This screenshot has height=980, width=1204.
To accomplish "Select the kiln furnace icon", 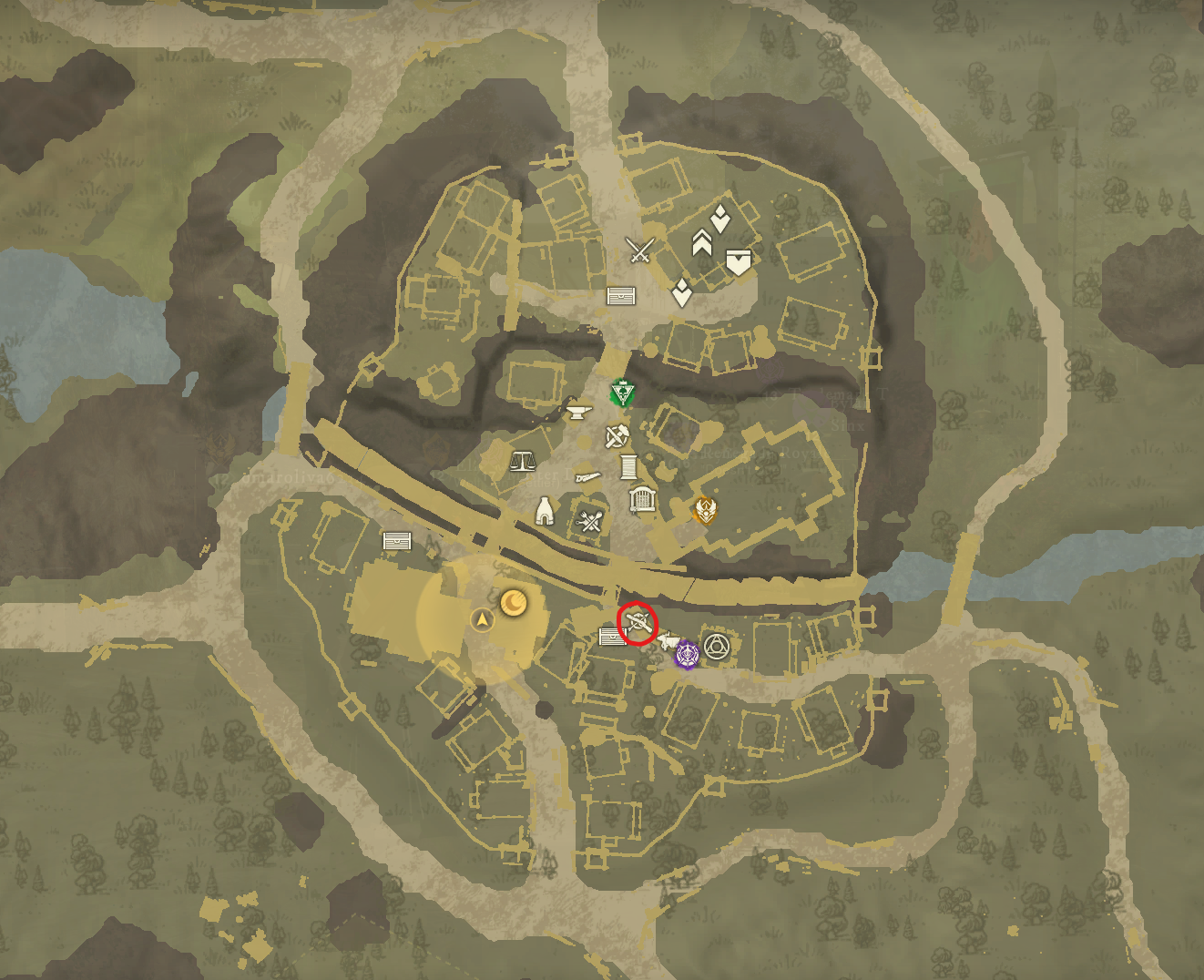I will (546, 512).
